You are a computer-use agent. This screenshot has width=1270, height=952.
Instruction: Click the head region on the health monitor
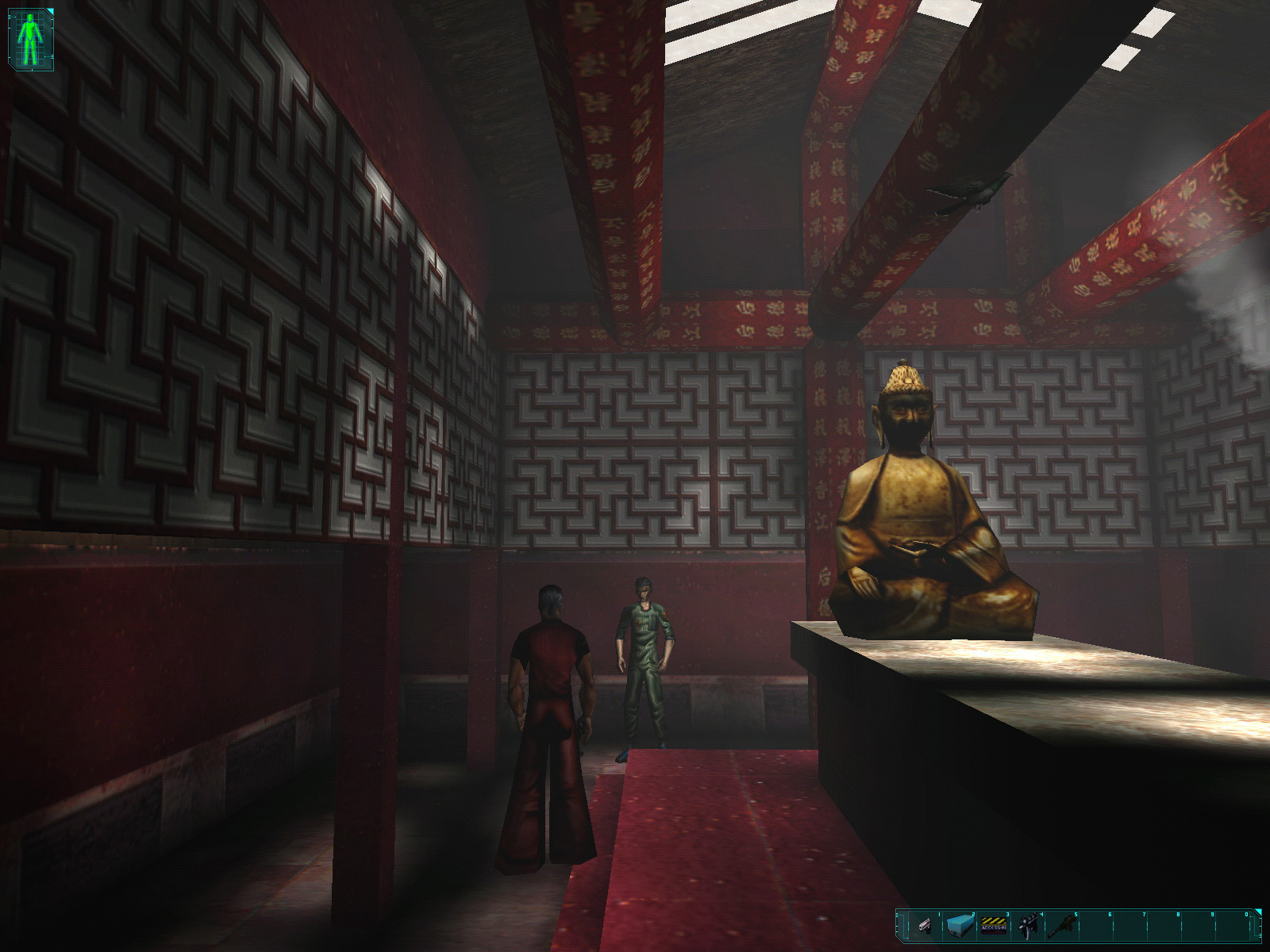(x=29, y=17)
